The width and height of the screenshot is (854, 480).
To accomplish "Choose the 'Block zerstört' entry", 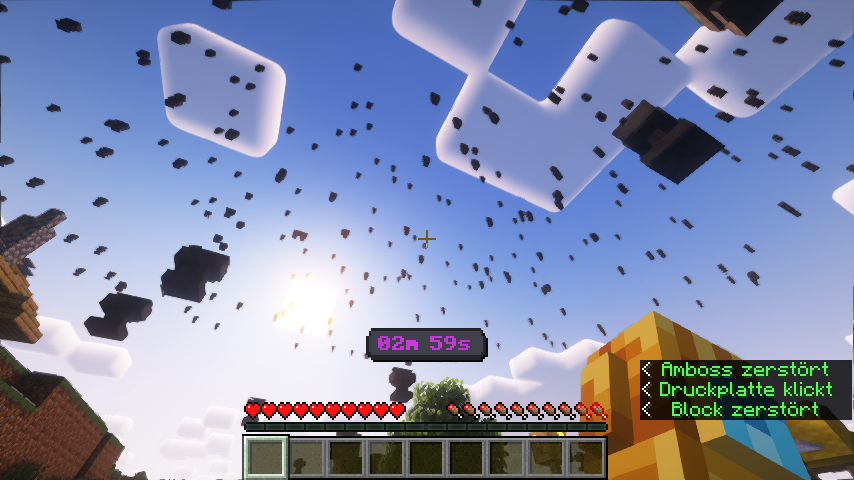I will tap(745, 409).
